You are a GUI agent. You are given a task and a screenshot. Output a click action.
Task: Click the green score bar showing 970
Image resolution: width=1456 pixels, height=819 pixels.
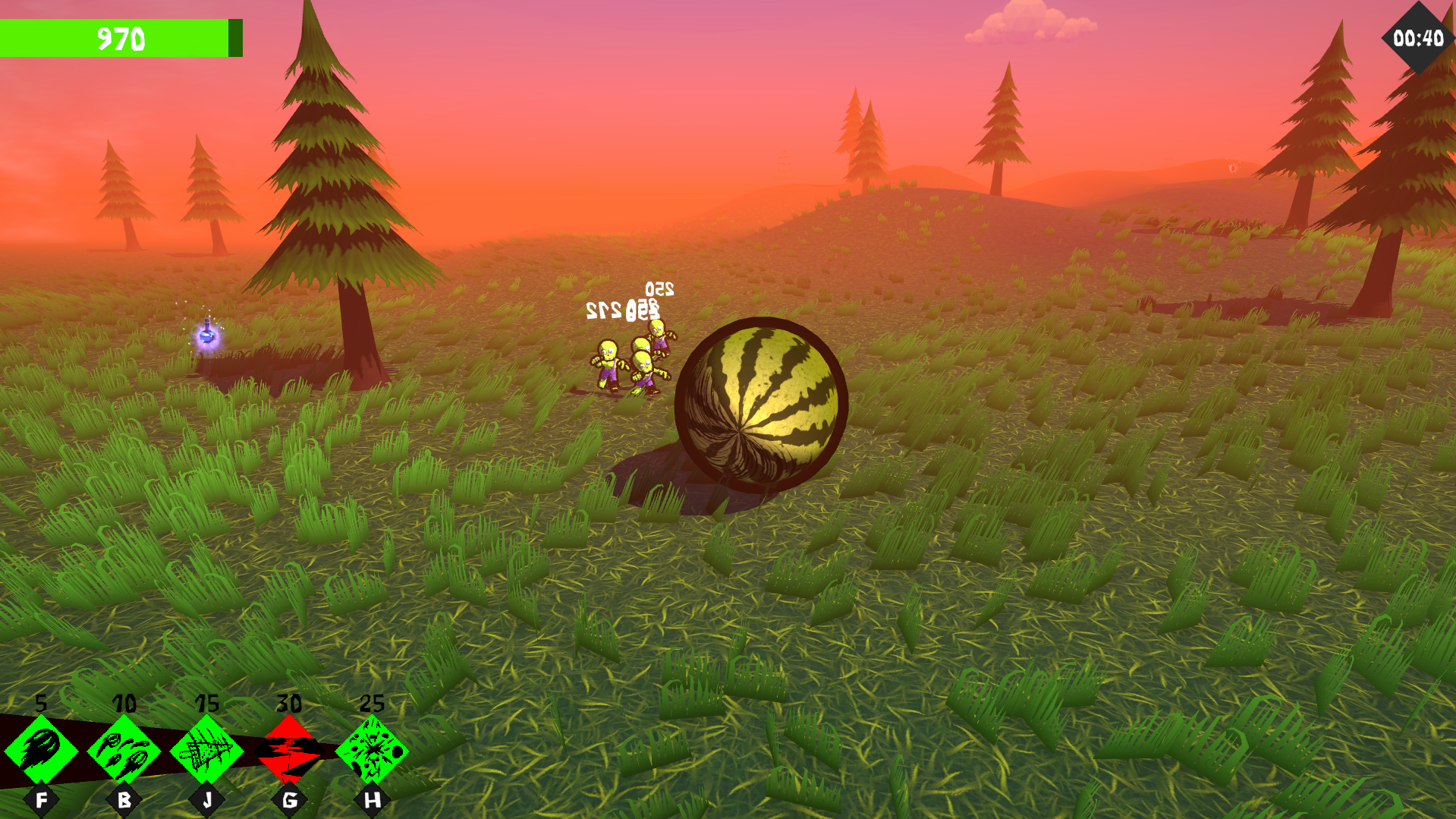pyautogui.click(x=121, y=39)
